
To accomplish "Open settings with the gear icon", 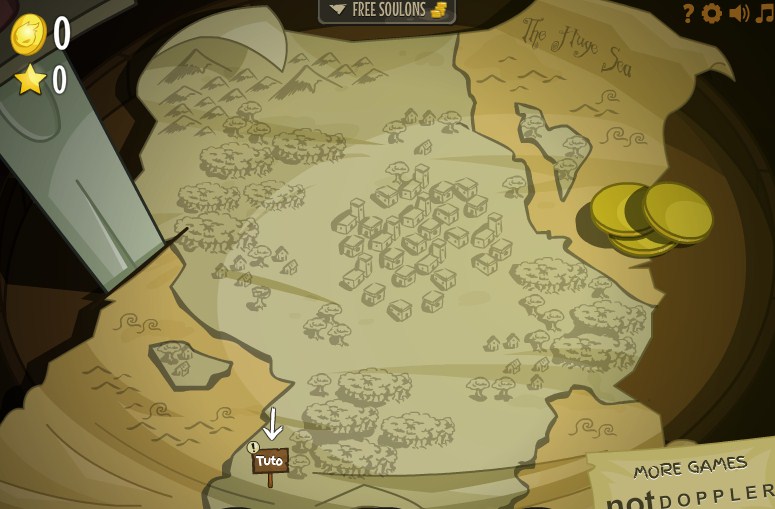I will click(712, 13).
